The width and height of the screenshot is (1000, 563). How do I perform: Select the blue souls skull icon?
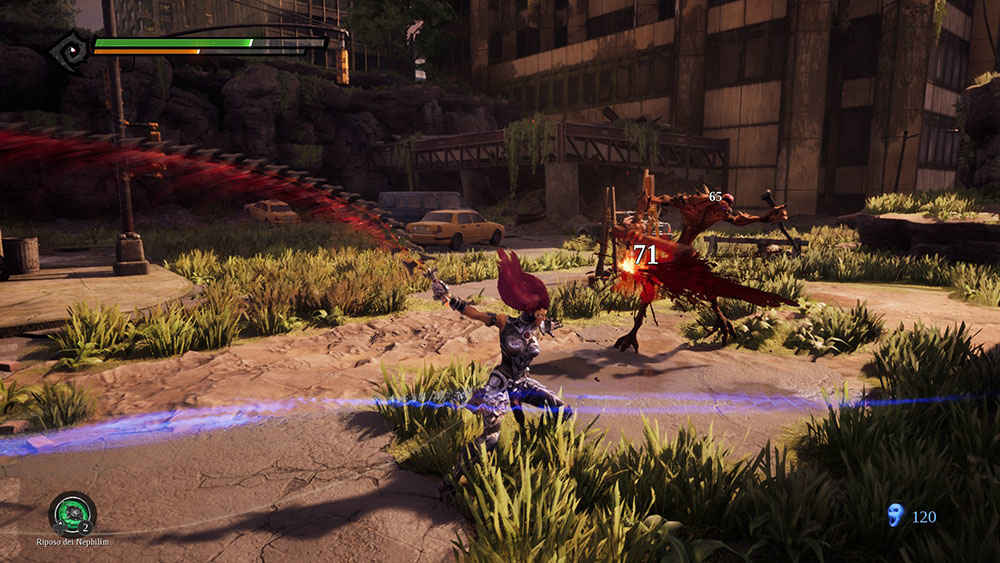point(896,515)
